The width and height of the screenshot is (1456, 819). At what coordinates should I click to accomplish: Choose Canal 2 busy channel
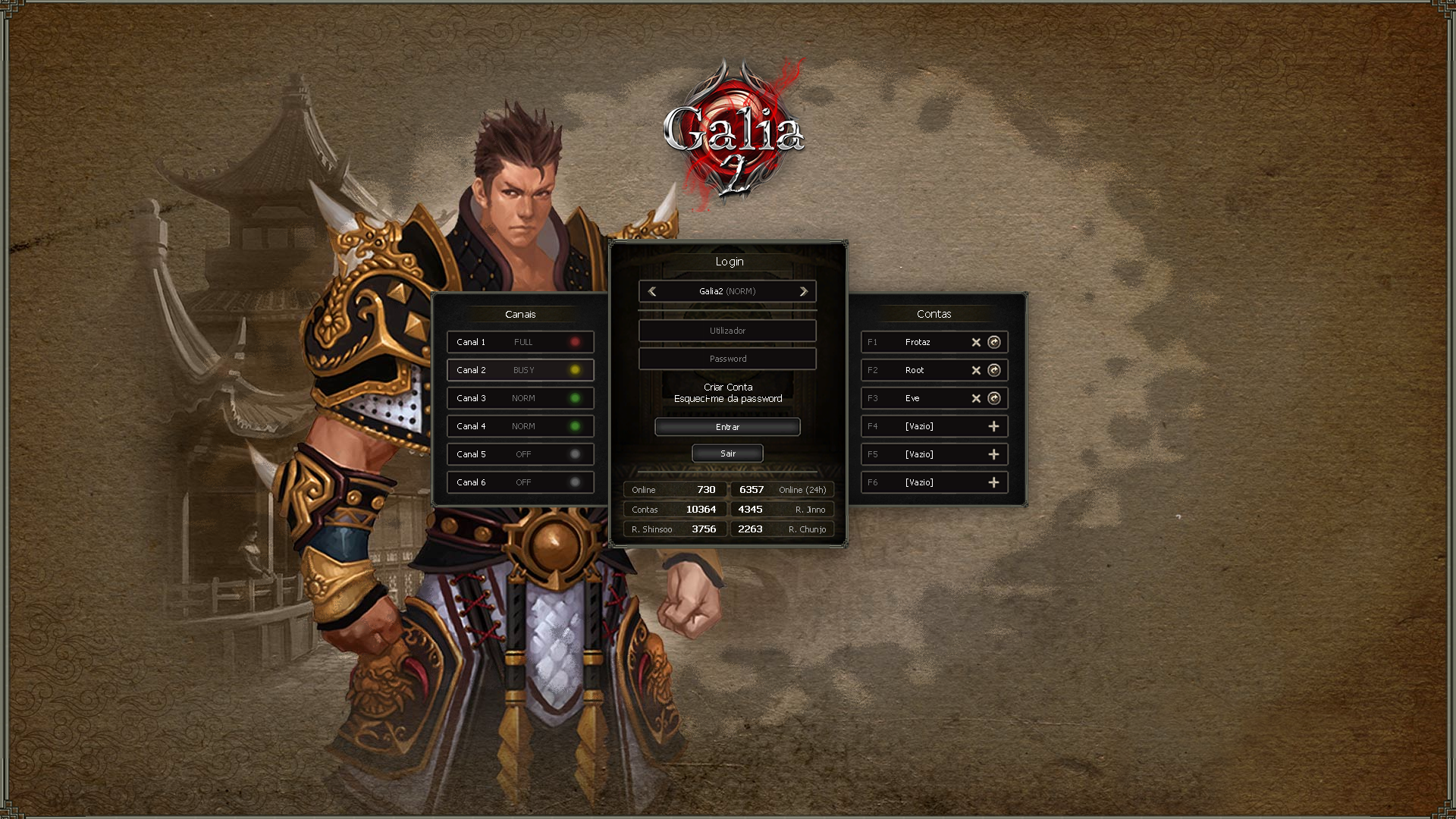520,370
